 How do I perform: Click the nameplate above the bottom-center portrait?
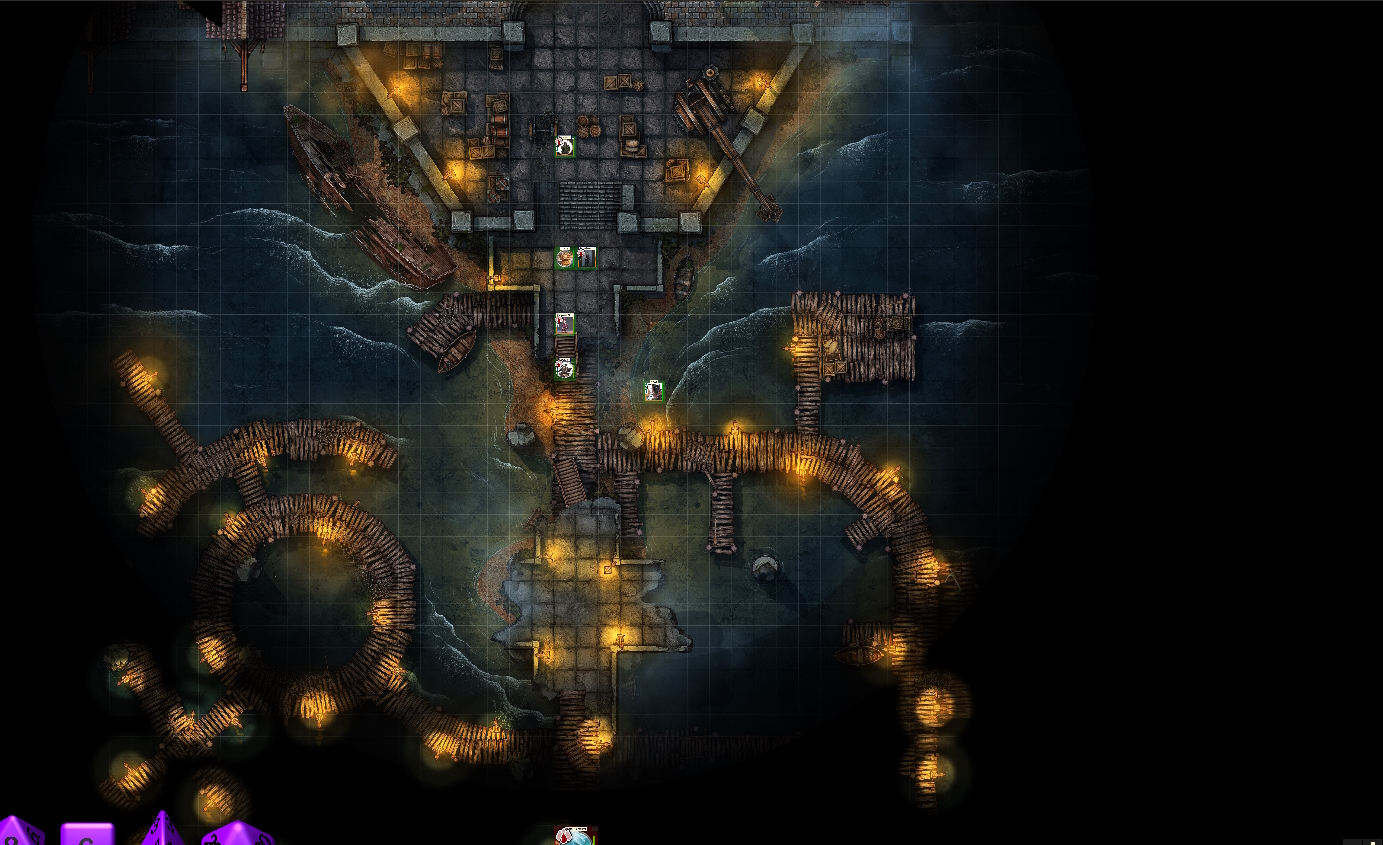tap(576, 829)
